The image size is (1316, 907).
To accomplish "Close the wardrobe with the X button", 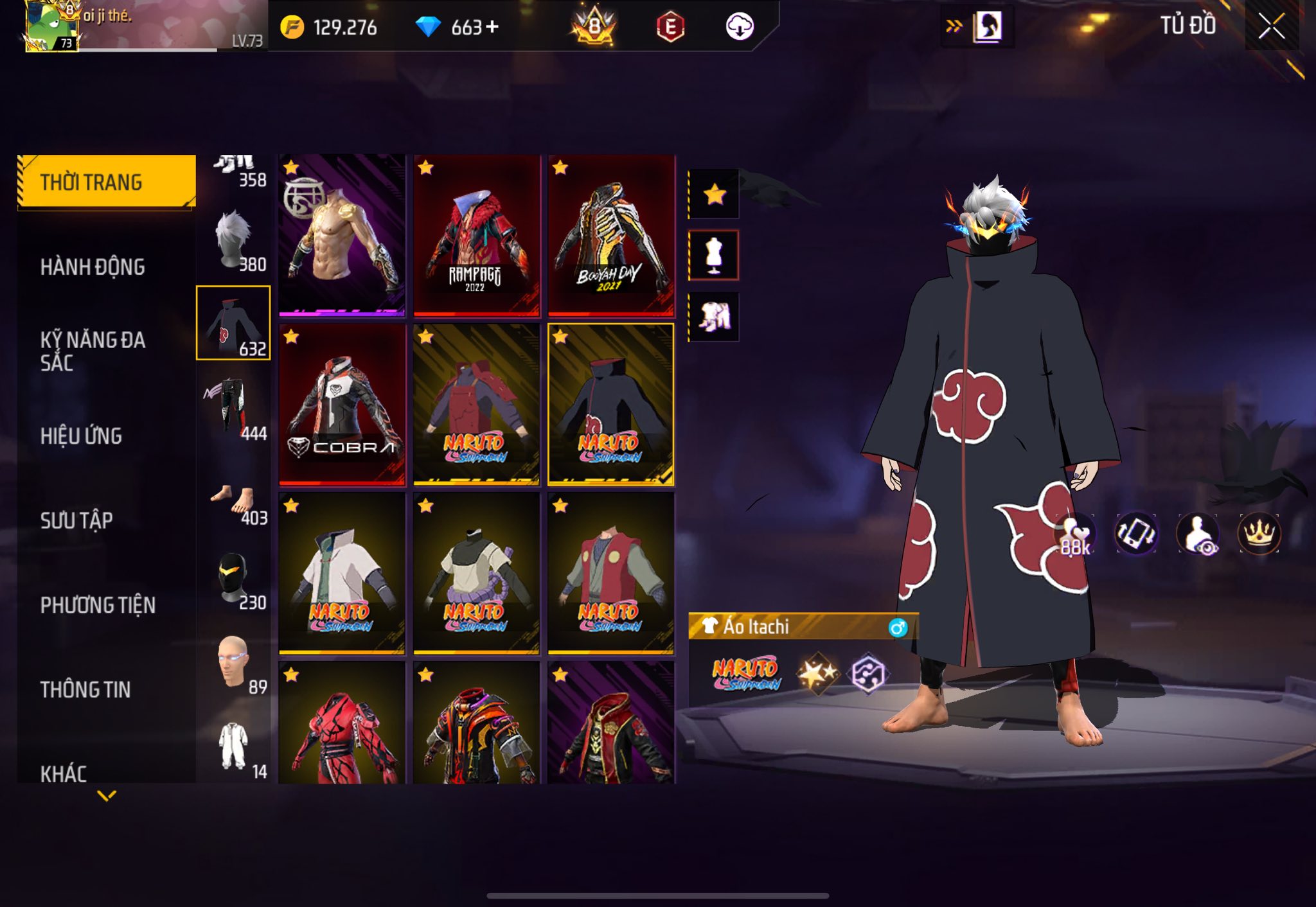I will pos(1271,26).
